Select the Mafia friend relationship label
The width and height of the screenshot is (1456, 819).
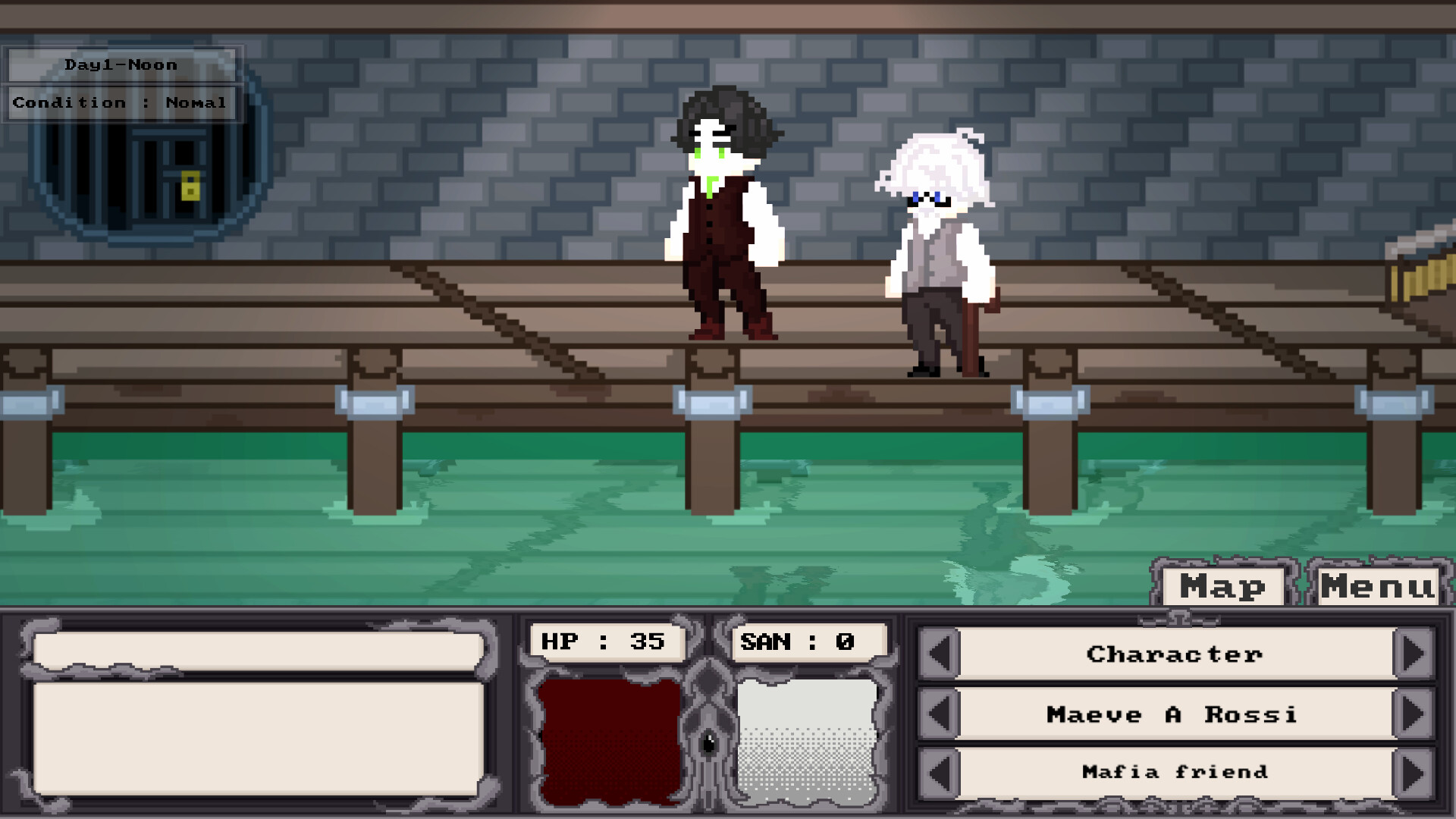pyautogui.click(x=1174, y=772)
